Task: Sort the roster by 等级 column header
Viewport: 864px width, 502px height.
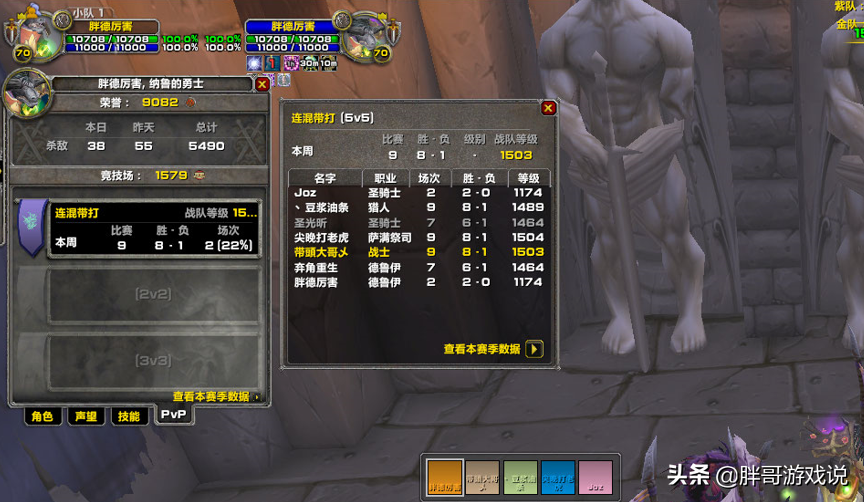Action: 528,178
